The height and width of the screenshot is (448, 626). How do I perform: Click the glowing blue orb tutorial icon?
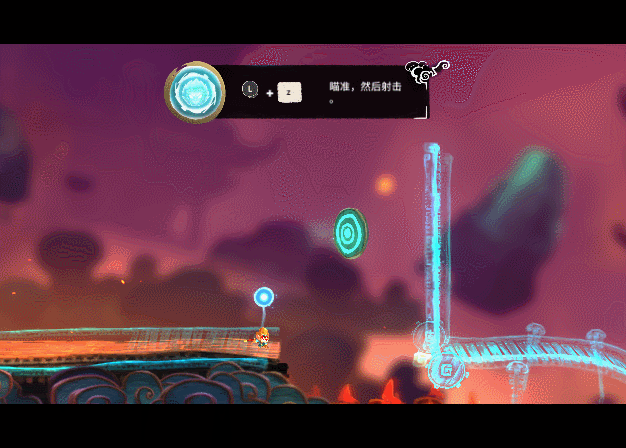[x=194, y=92]
